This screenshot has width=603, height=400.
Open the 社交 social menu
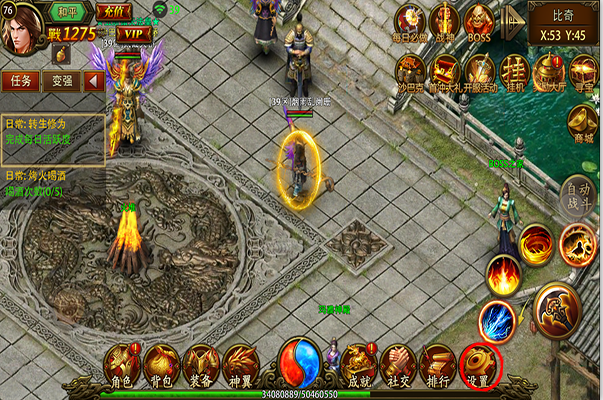398,364
